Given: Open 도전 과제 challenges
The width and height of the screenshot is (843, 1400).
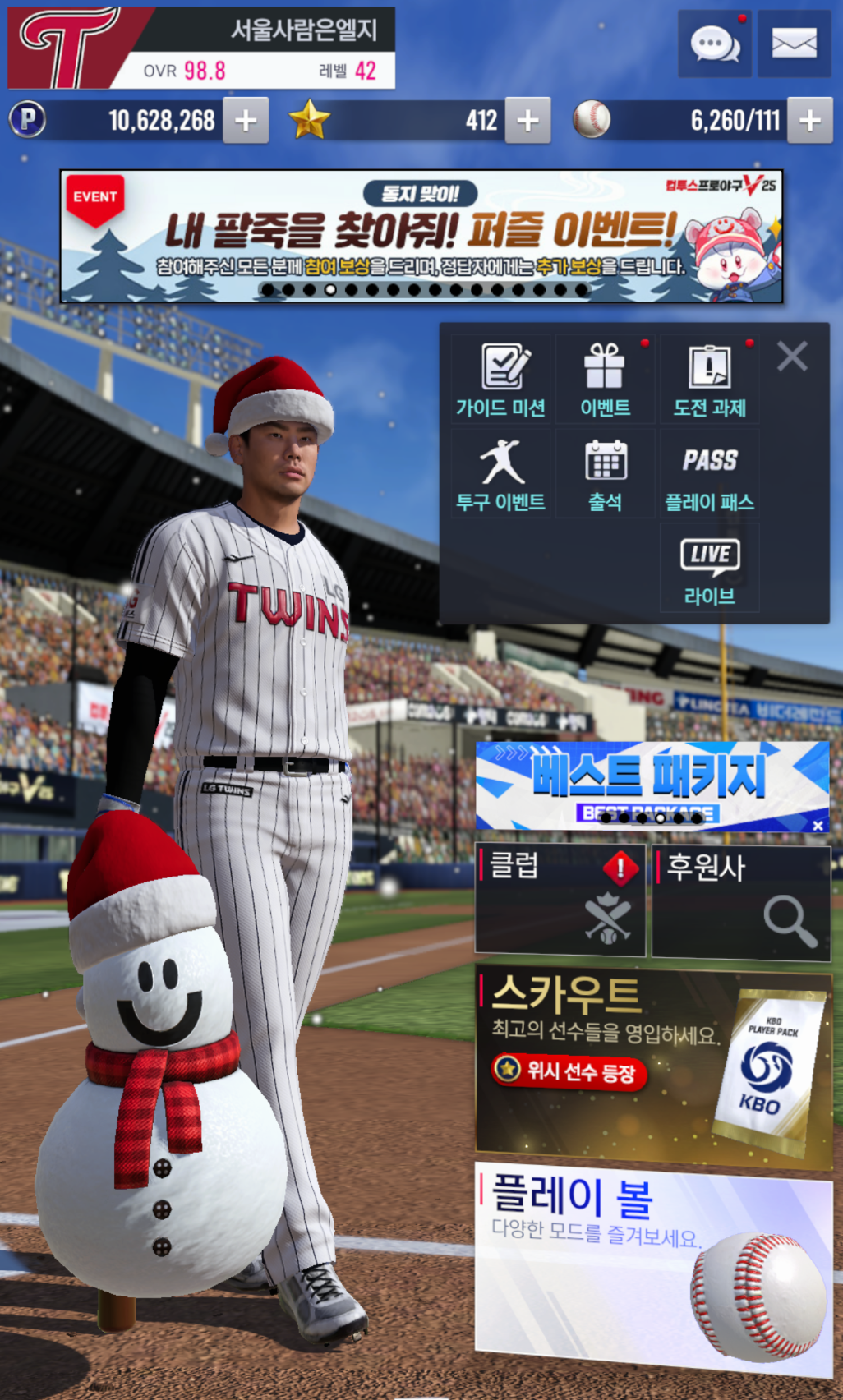Looking at the screenshot, I should pos(709,380).
